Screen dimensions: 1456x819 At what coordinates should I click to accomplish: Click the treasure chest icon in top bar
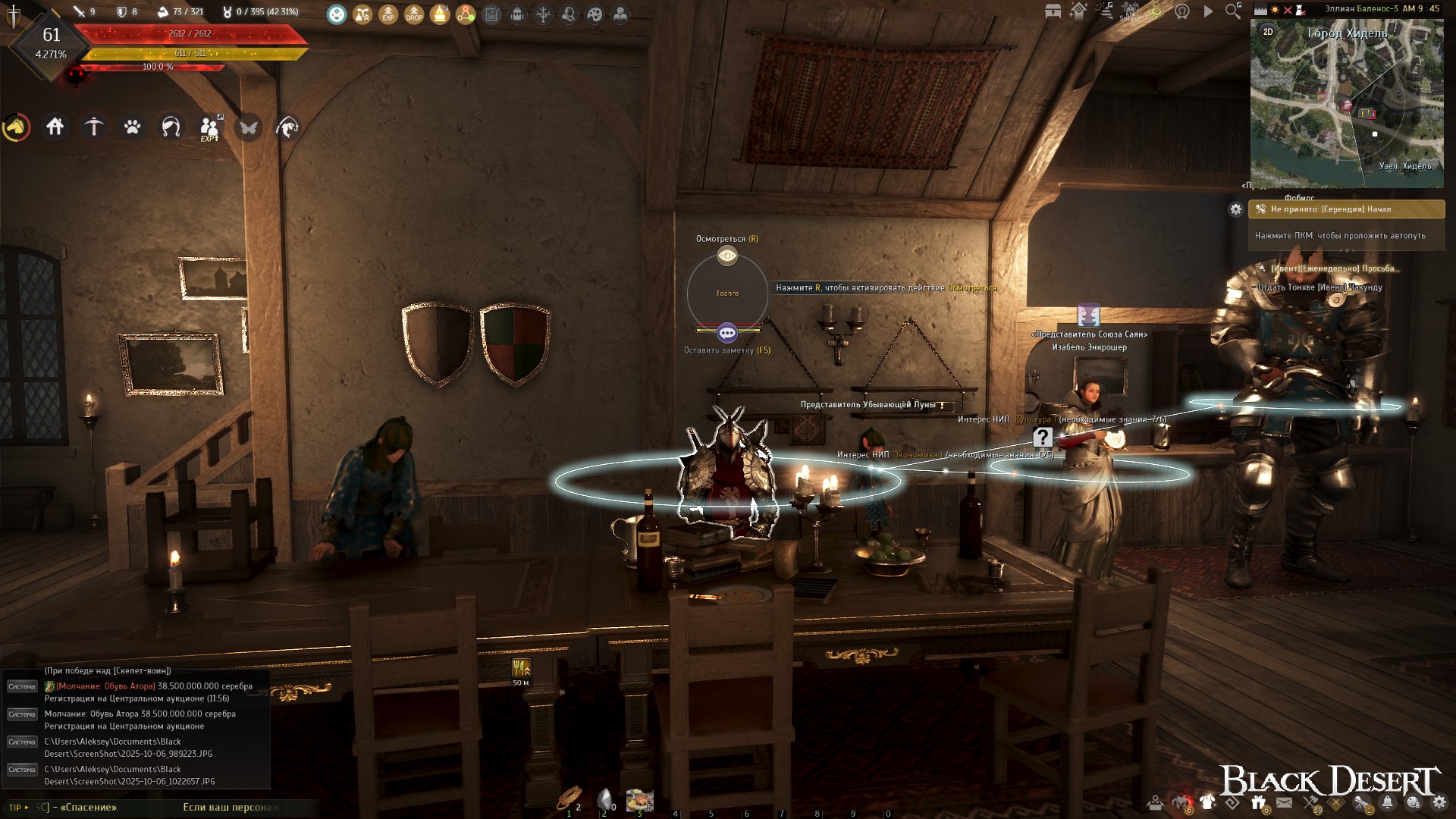click(x=1053, y=11)
